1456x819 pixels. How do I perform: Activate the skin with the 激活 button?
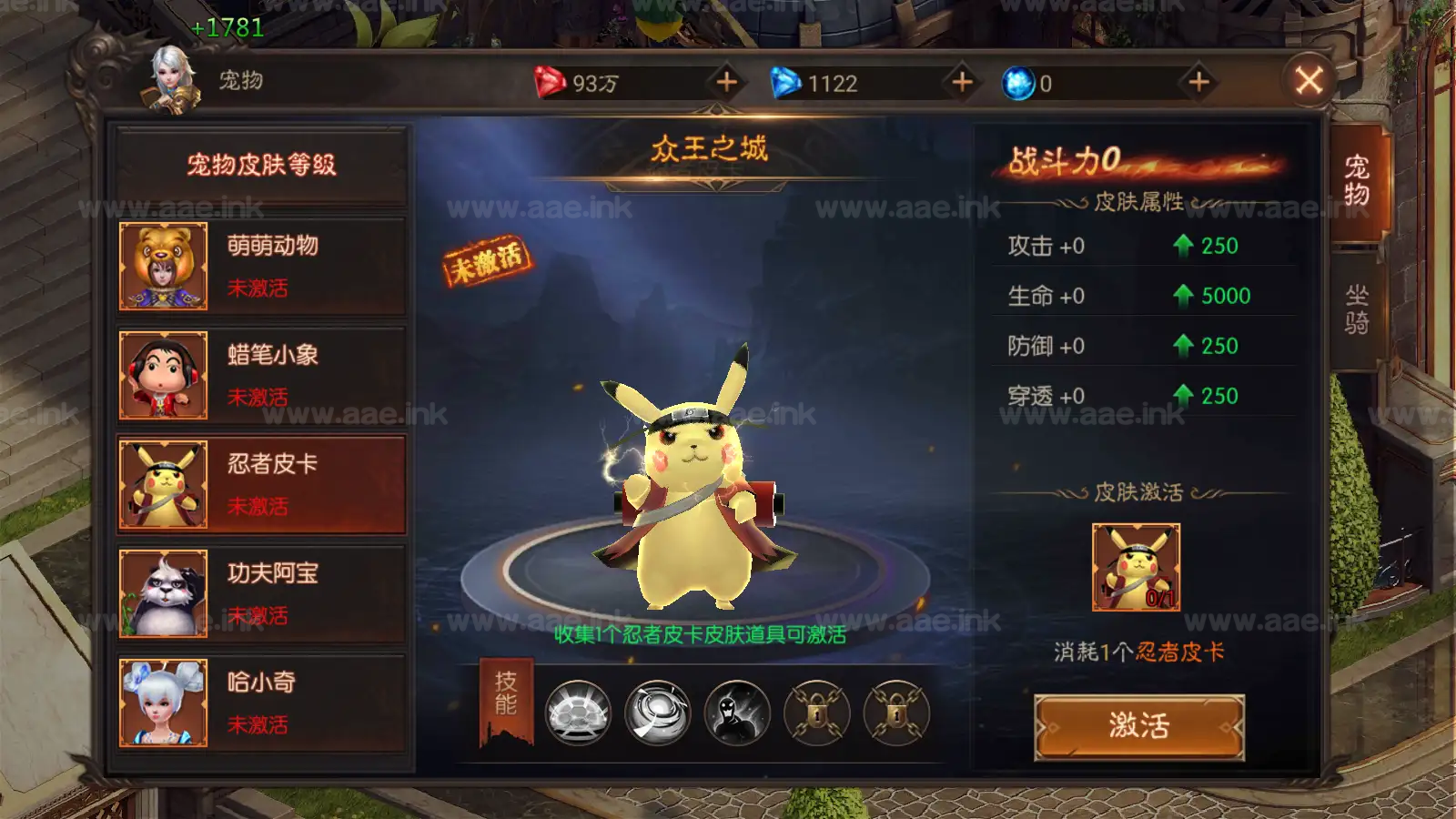(1138, 726)
